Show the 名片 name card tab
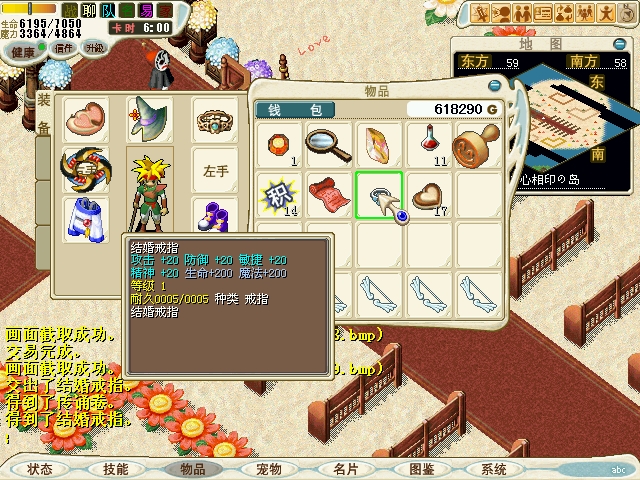This screenshot has width=640, height=480. [345, 468]
